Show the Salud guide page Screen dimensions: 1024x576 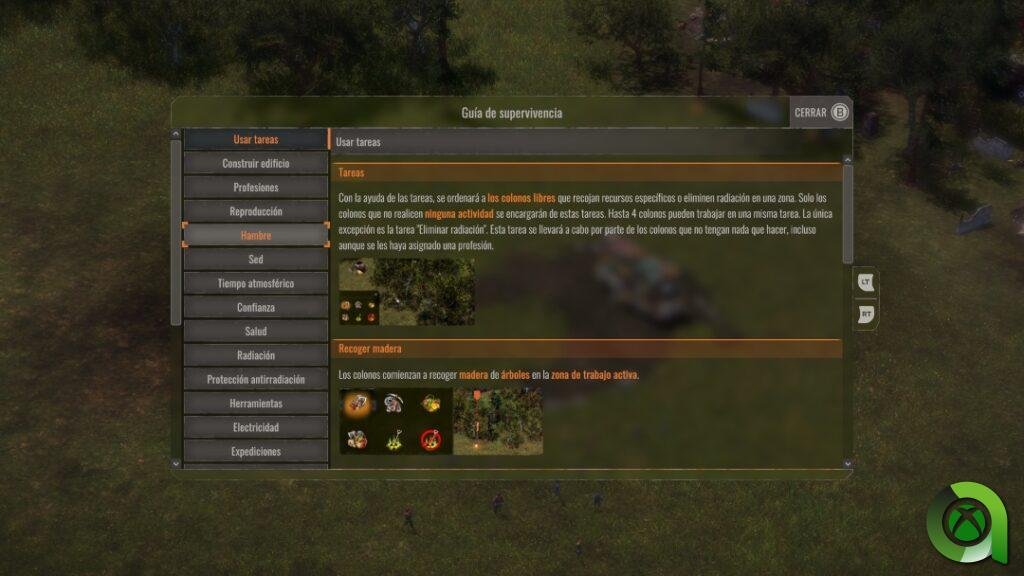256,331
